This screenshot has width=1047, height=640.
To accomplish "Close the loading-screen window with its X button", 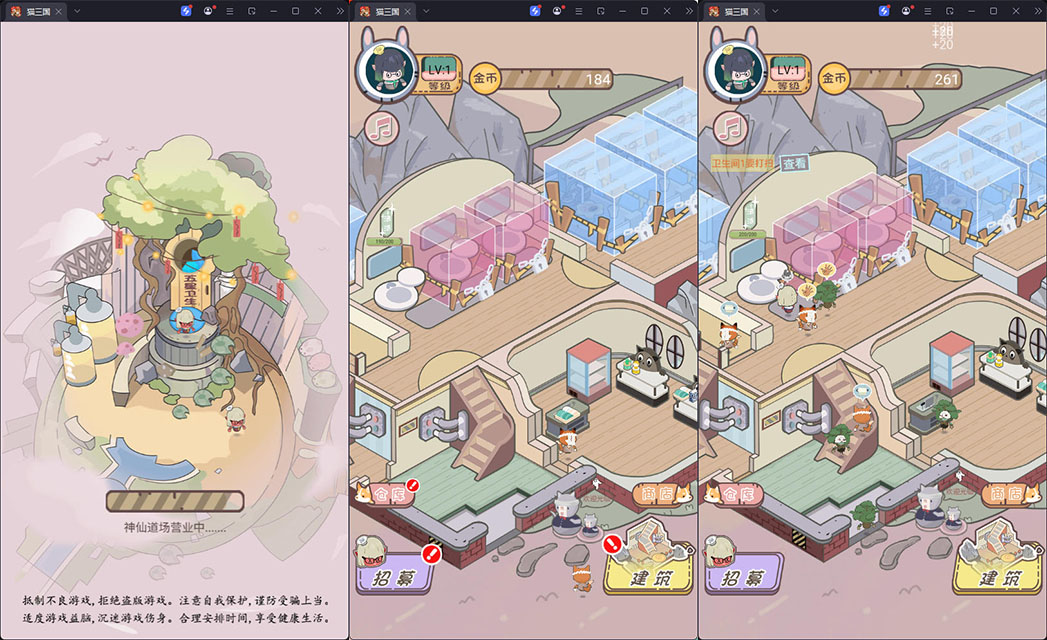I will point(317,10).
